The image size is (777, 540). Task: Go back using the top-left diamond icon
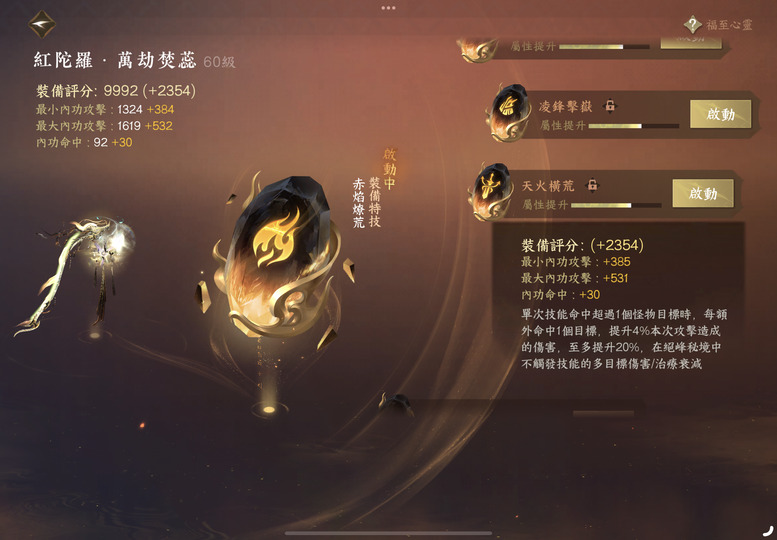tap(42, 22)
